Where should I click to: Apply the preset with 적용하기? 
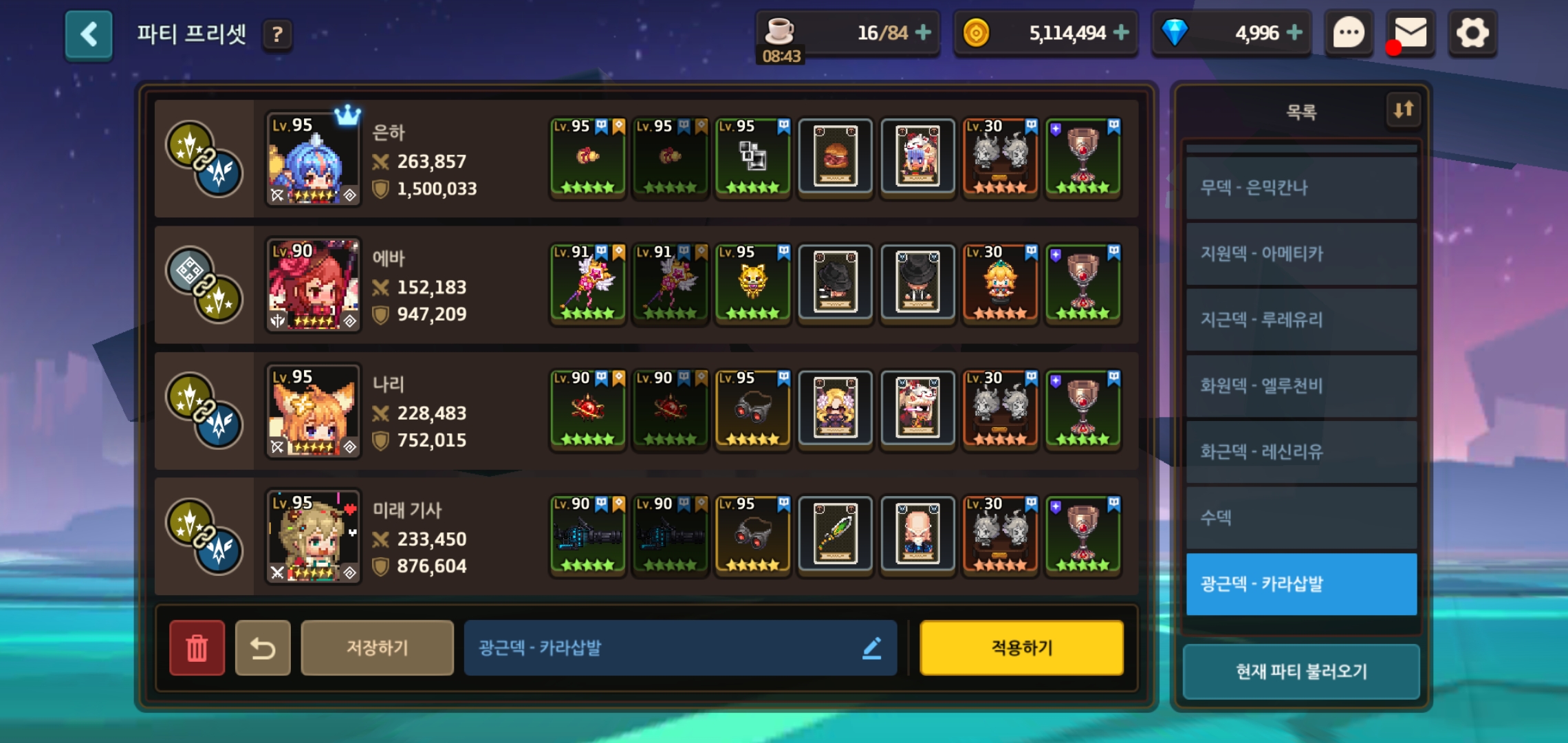point(1021,648)
